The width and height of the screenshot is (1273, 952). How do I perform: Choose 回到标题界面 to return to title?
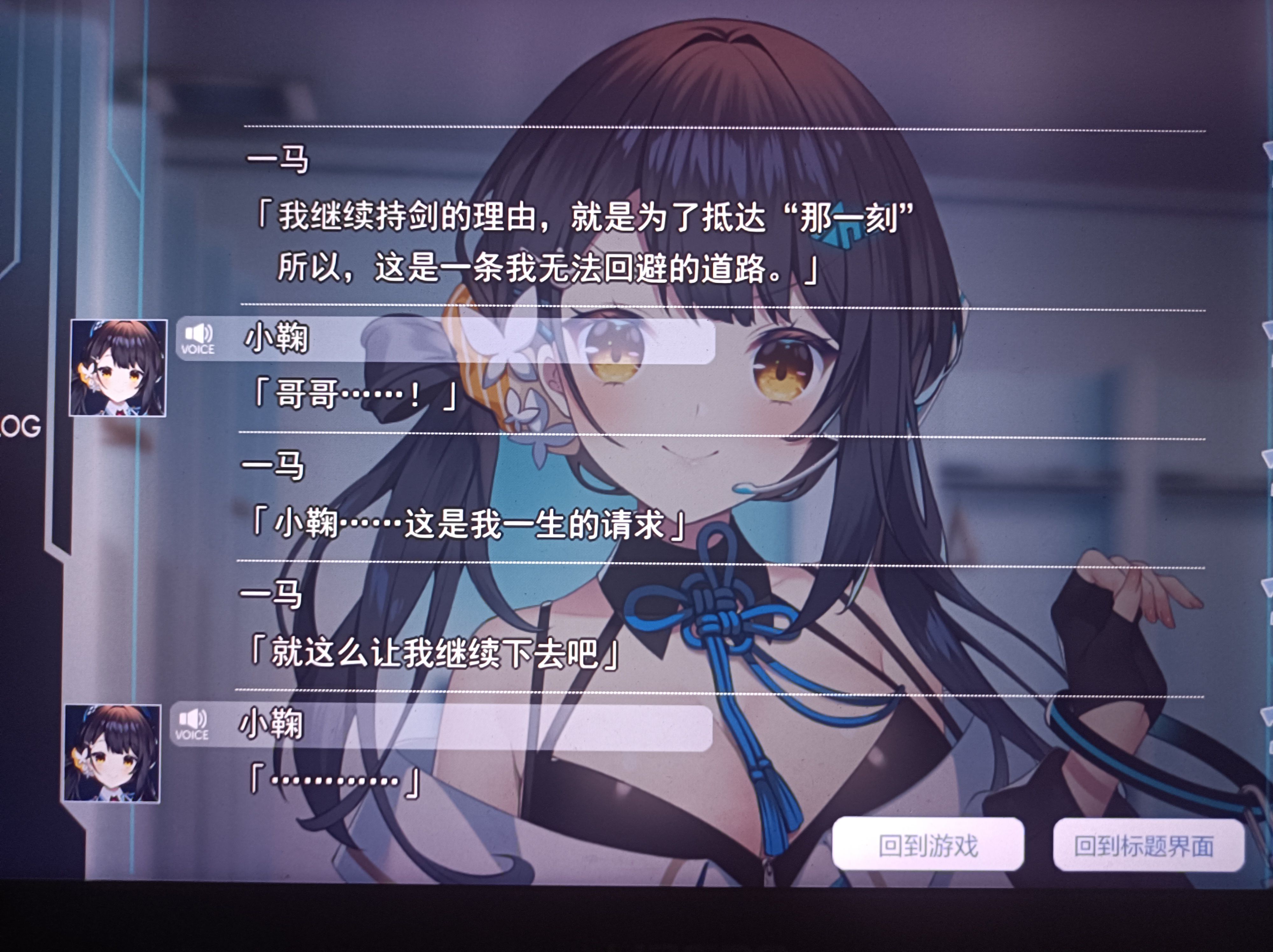pyautogui.click(x=1143, y=846)
